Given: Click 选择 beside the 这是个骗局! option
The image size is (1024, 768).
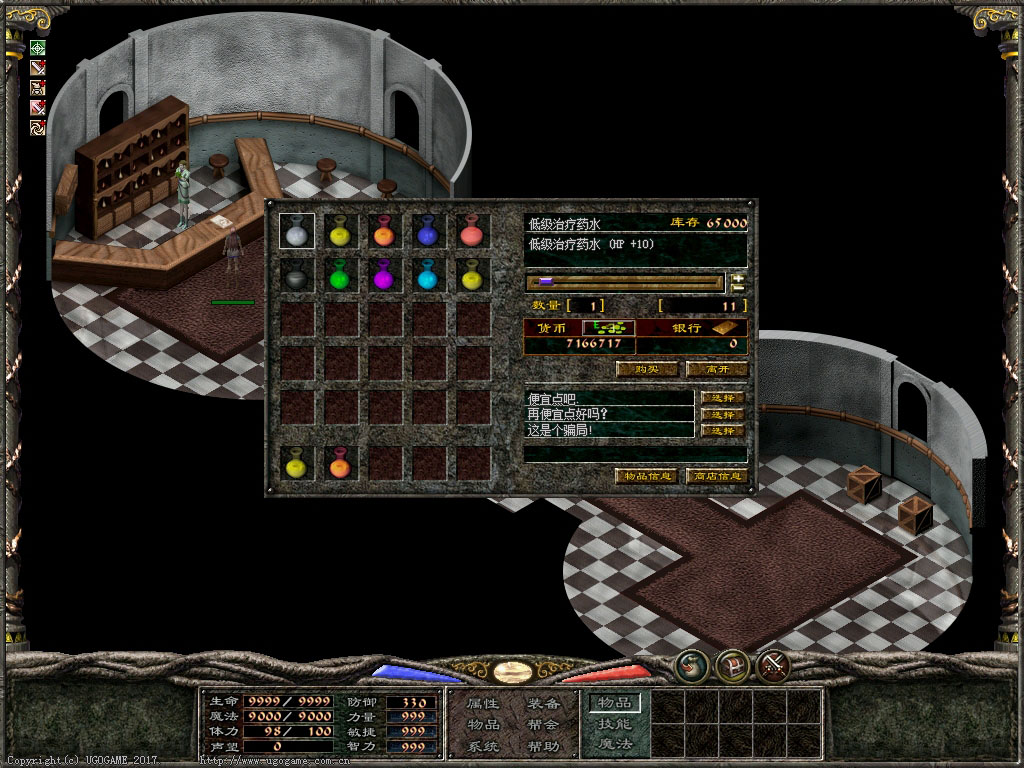Looking at the screenshot, I should (723, 430).
